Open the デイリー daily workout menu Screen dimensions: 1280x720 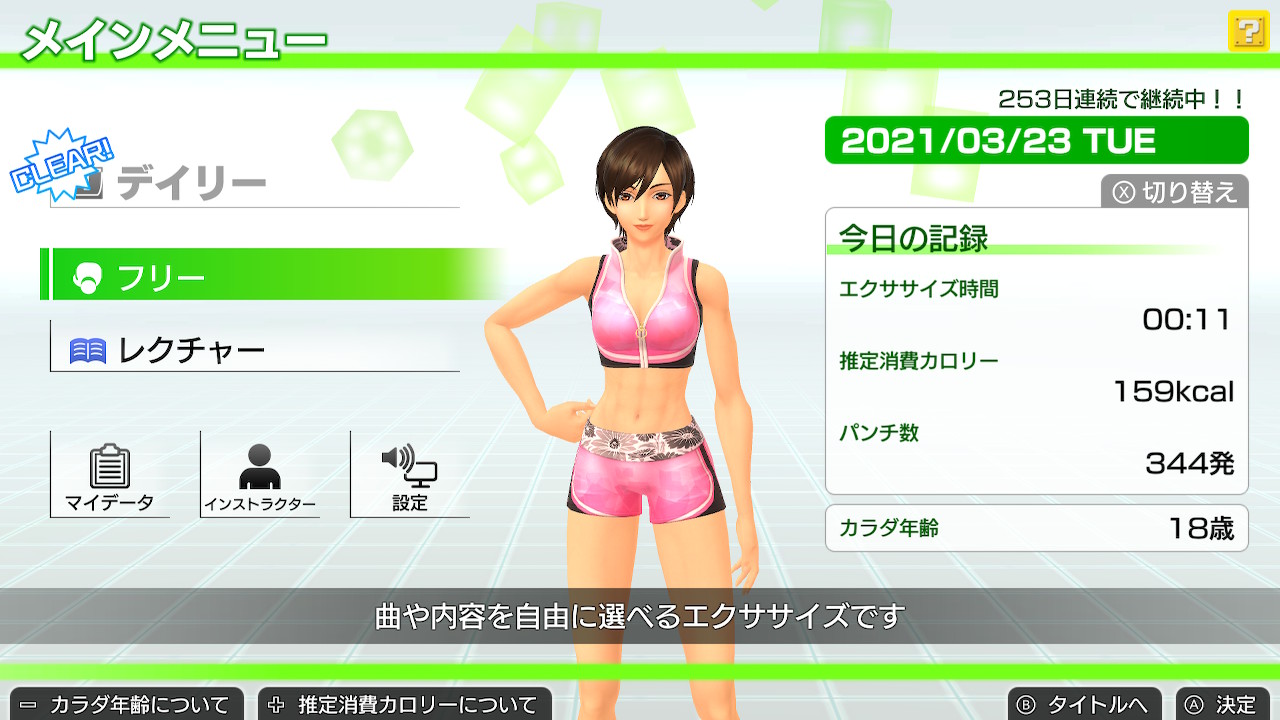(x=255, y=184)
